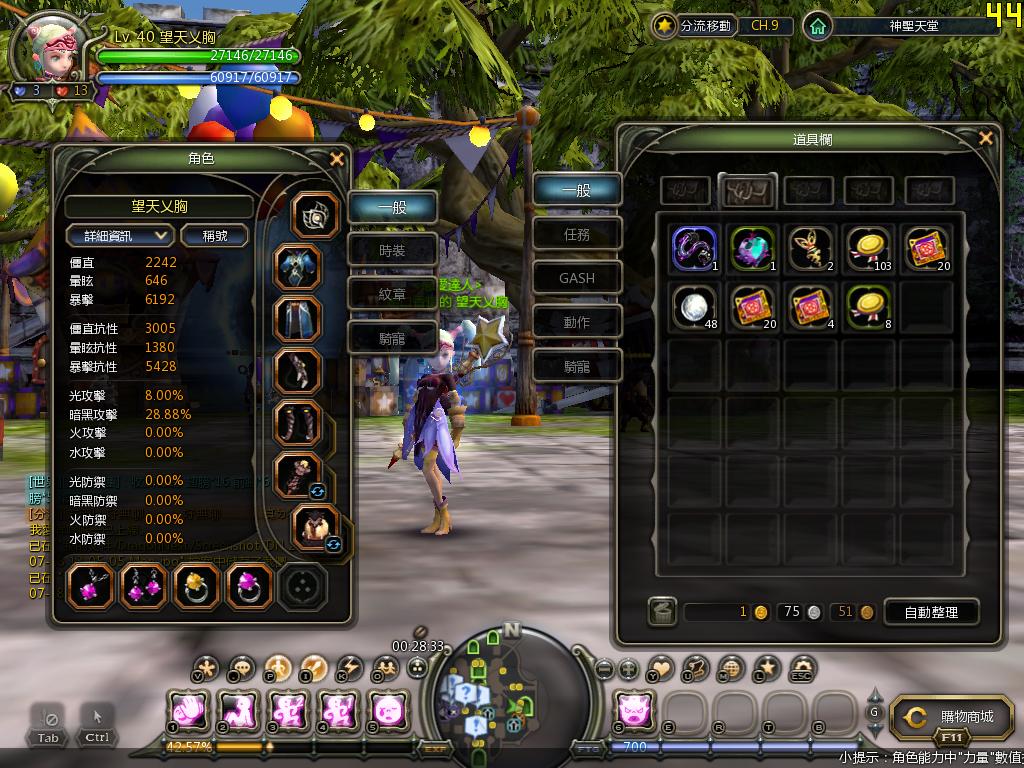Screen dimensions: 1024x768
Task: Click the 稱號 title button
Action: point(215,236)
